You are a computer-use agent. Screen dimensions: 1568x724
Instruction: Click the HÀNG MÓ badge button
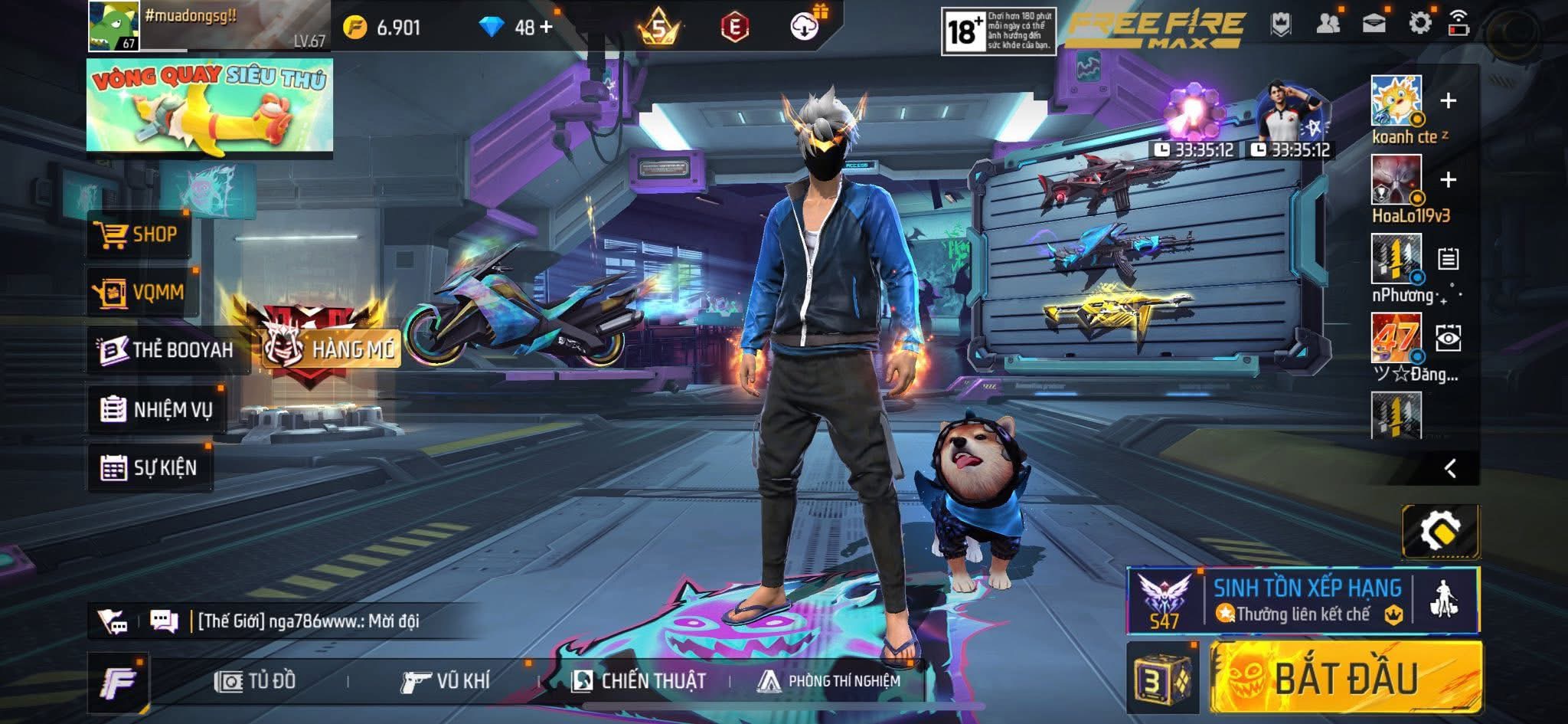331,349
